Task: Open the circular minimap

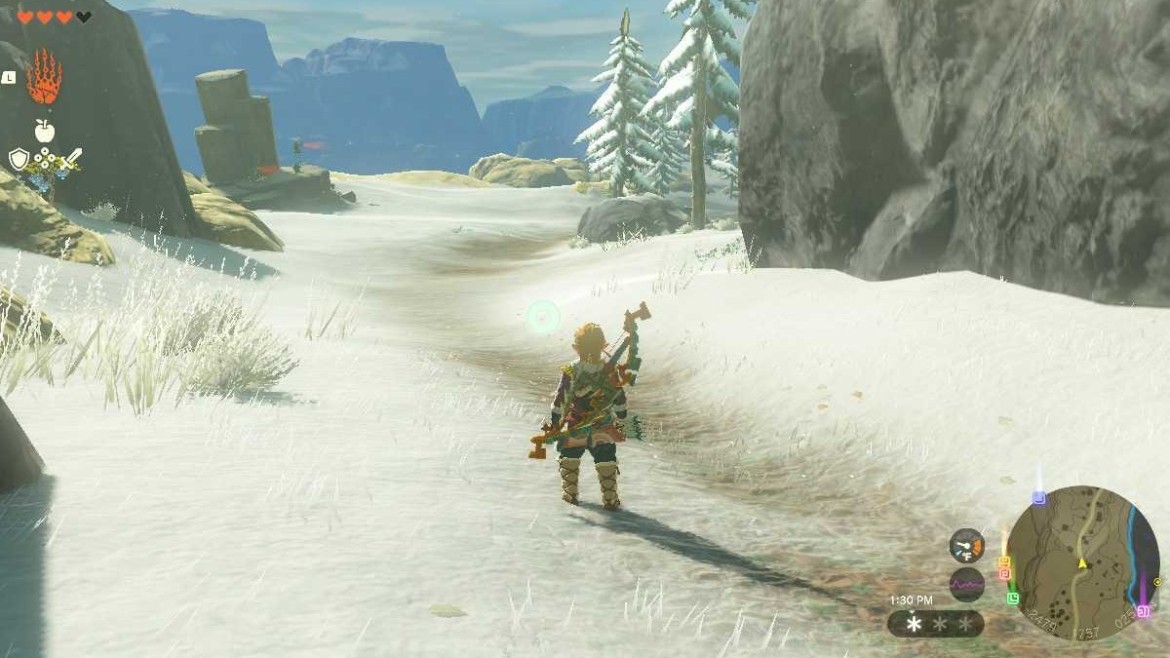Action: pyautogui.click(x=1082, y=563)
